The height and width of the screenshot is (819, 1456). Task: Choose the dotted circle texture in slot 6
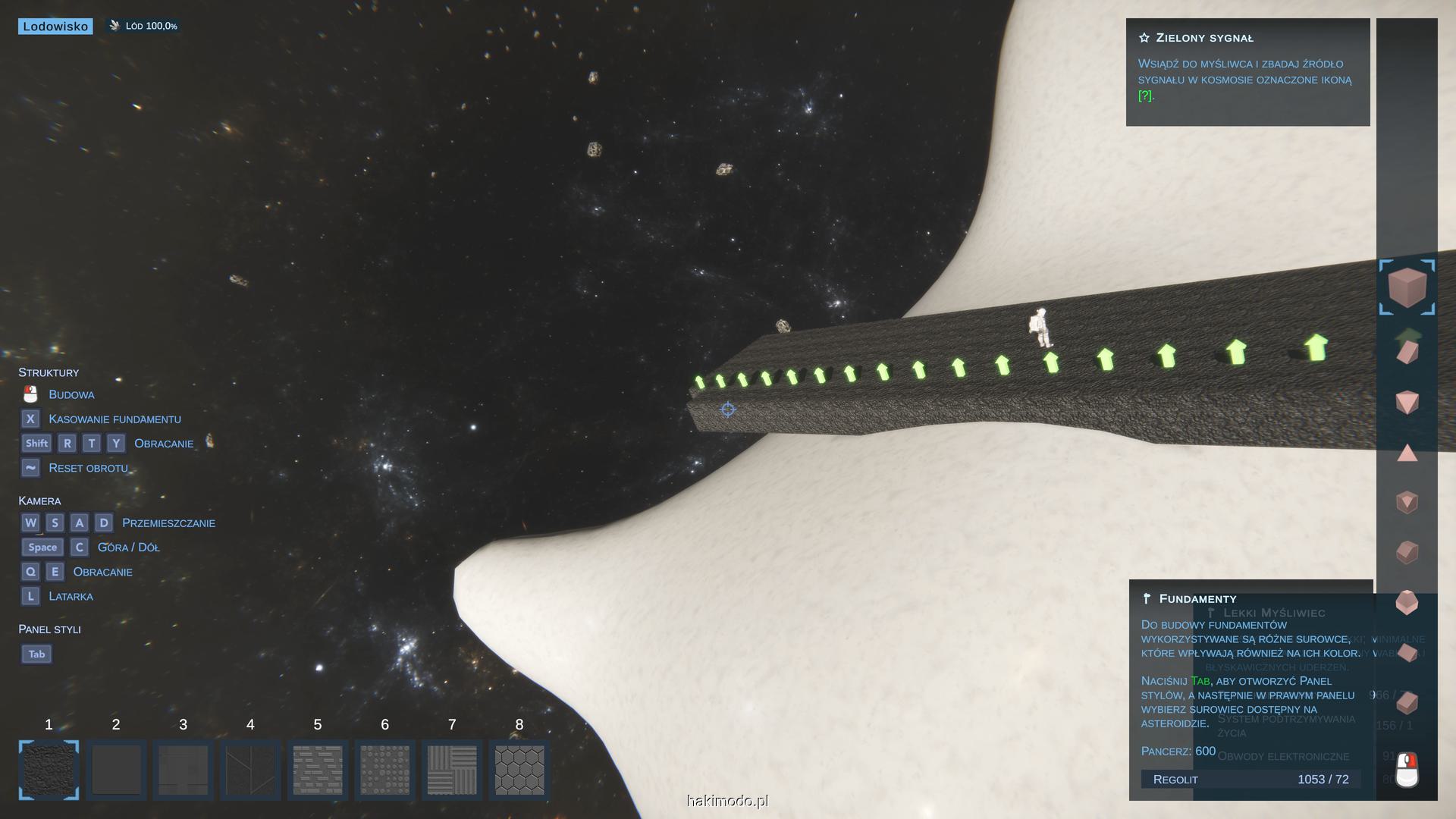[x=384, y=770]
